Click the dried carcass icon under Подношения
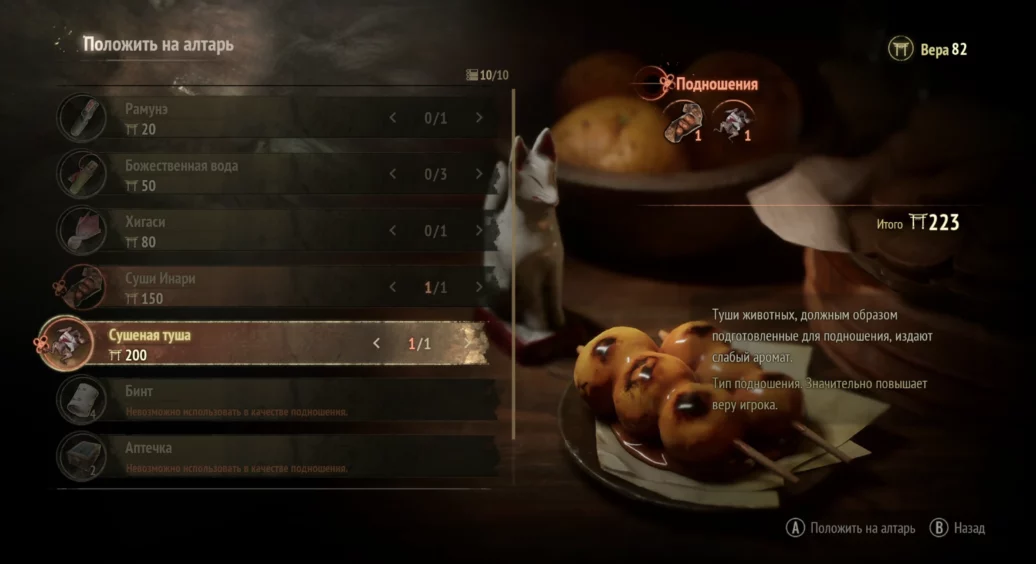The width and height of the screenshot is (1036, 564). (x=734, y=124)
